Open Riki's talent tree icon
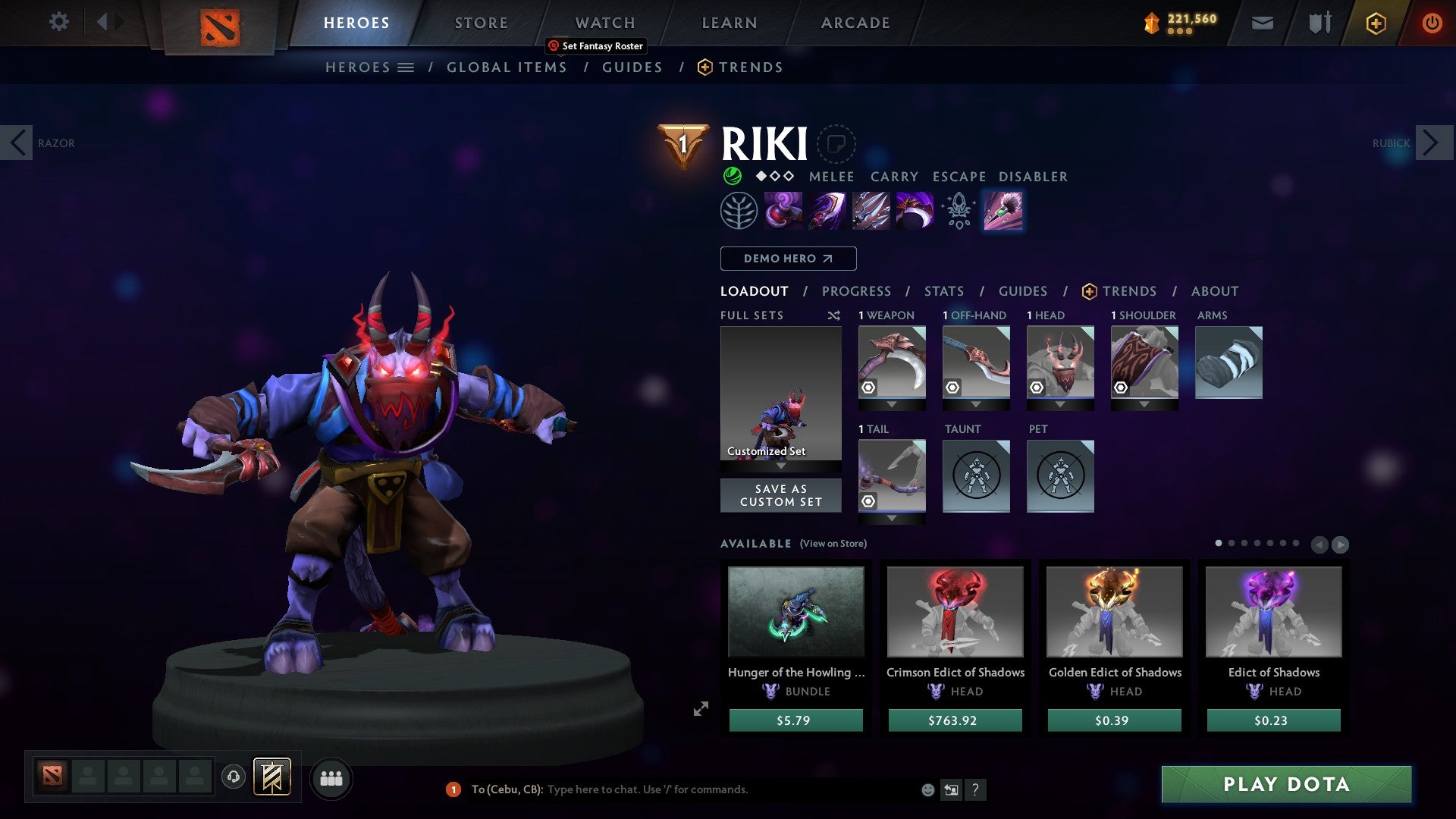The image size is (1456, 819). point(739,210)
